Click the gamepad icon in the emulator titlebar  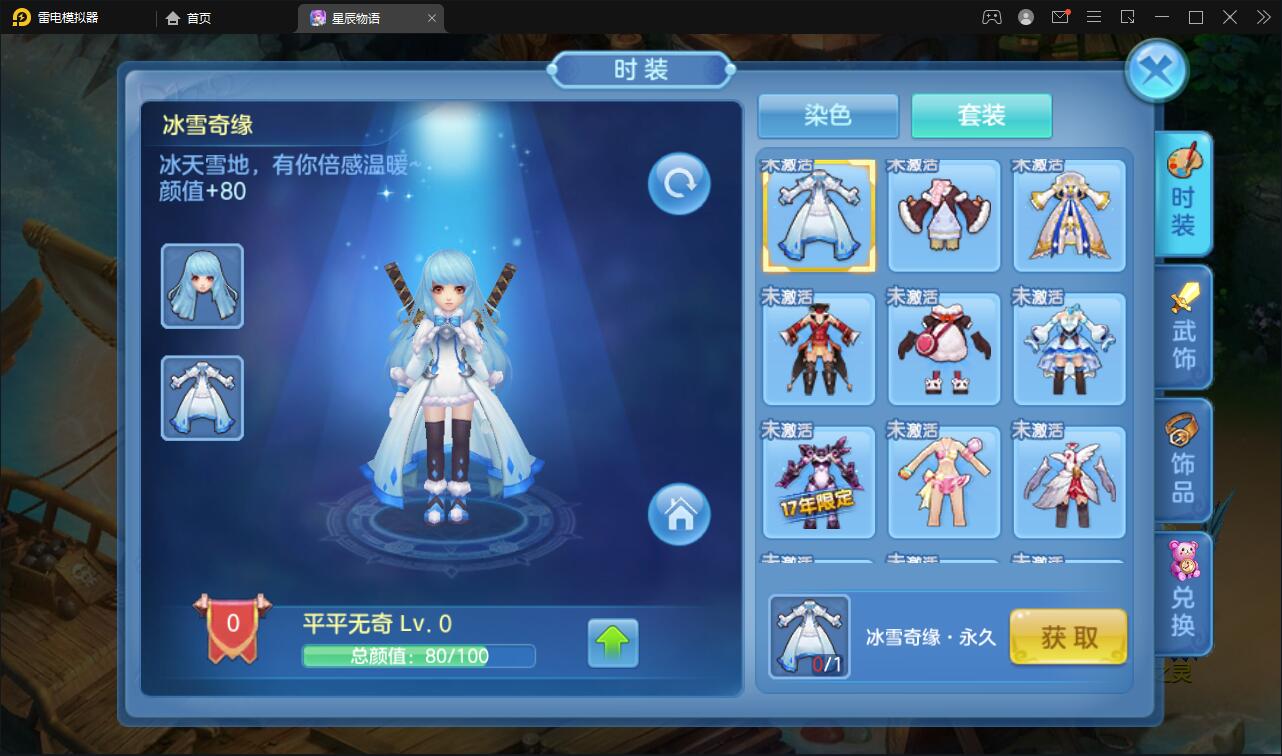[x=991, y=17]
